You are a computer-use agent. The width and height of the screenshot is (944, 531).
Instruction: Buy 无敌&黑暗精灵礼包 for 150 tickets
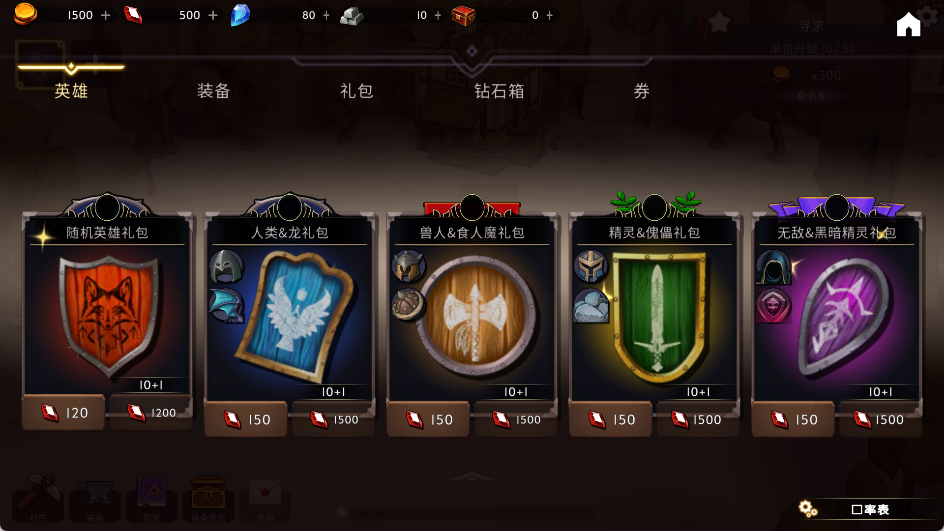point(794,420)
